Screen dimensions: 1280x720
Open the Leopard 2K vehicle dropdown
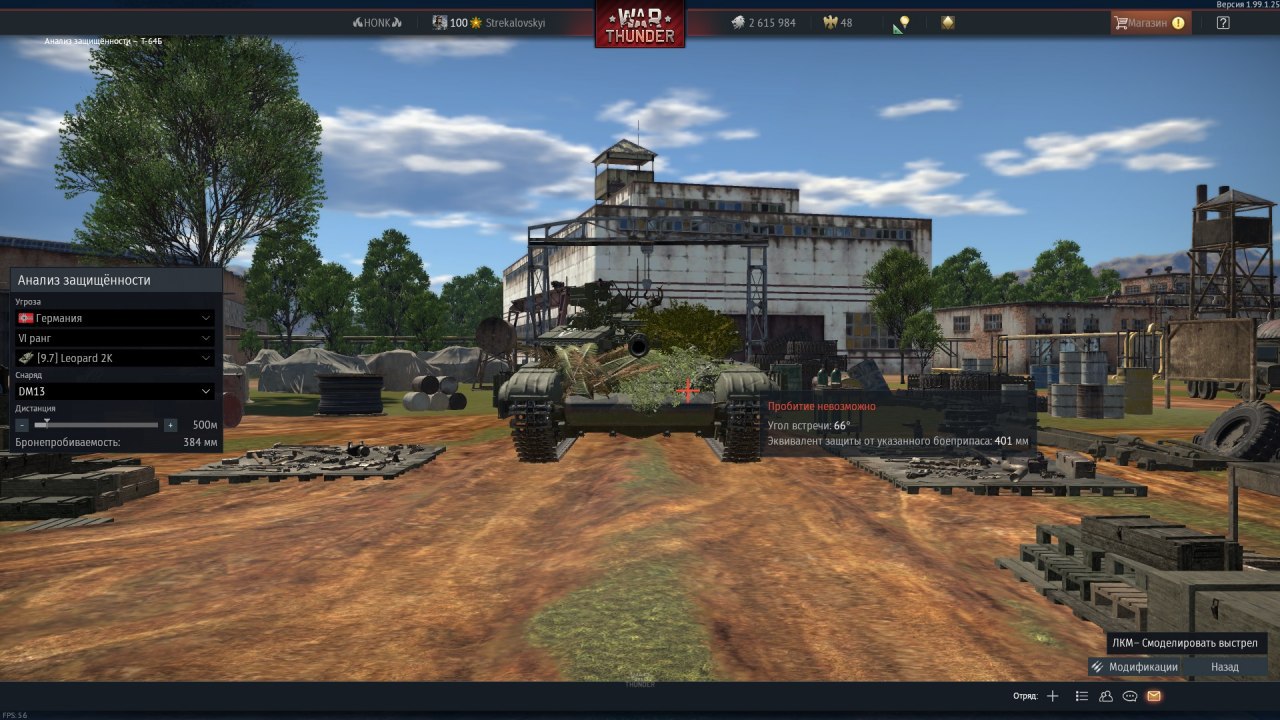[115, 358]
